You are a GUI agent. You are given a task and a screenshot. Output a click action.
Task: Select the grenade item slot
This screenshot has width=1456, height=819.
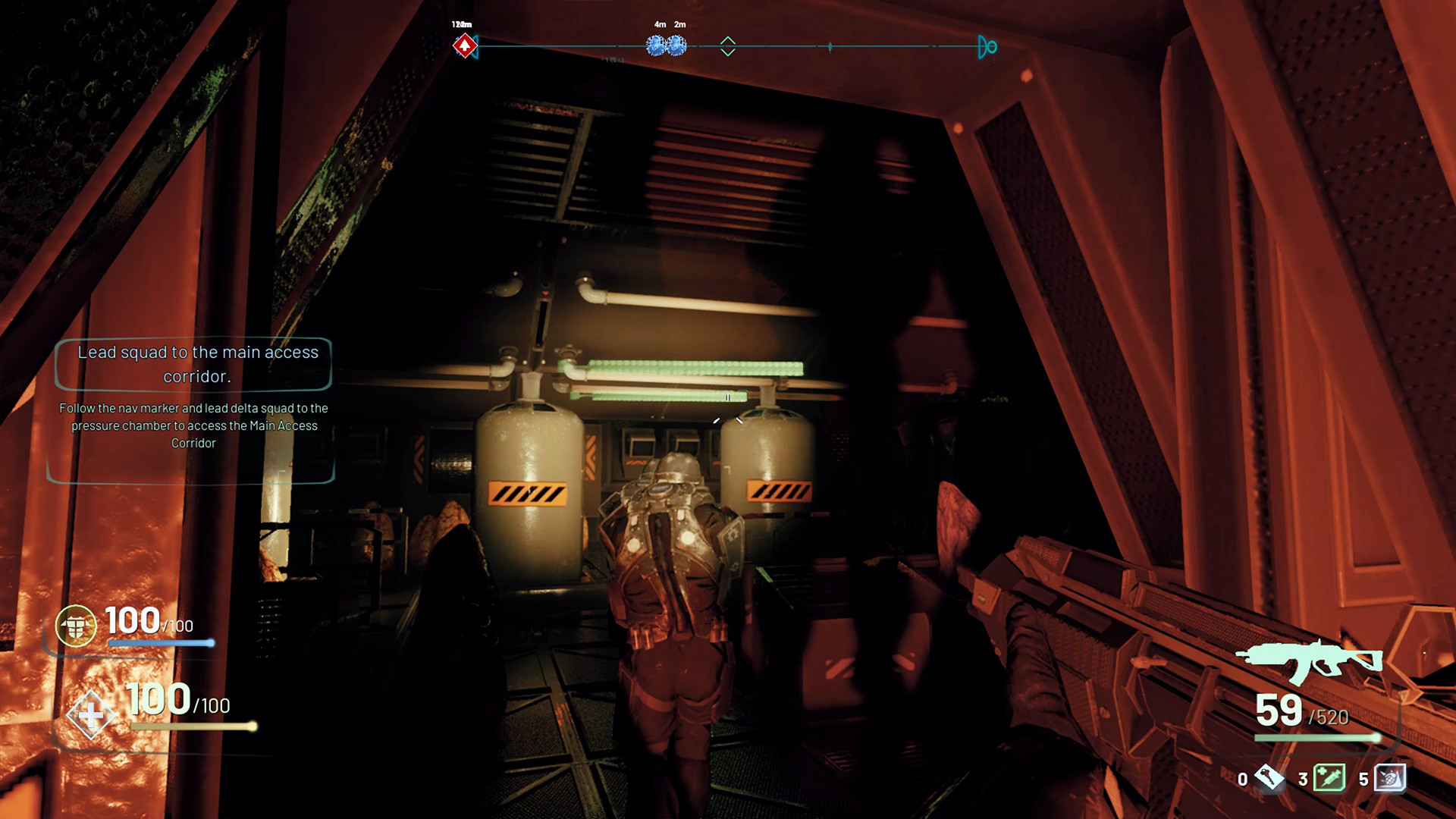click(1389, 778)
